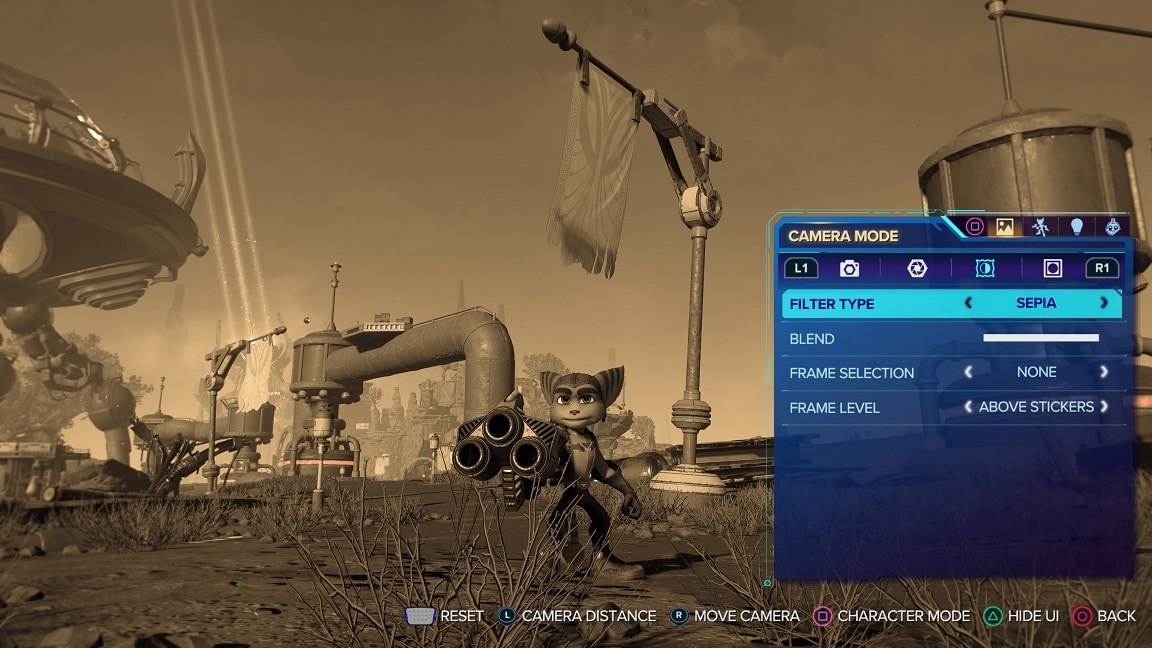Step Frame Level back with left arrow
The height and width of the screenshot is (648, 1152).
click(x=968, y=407)
